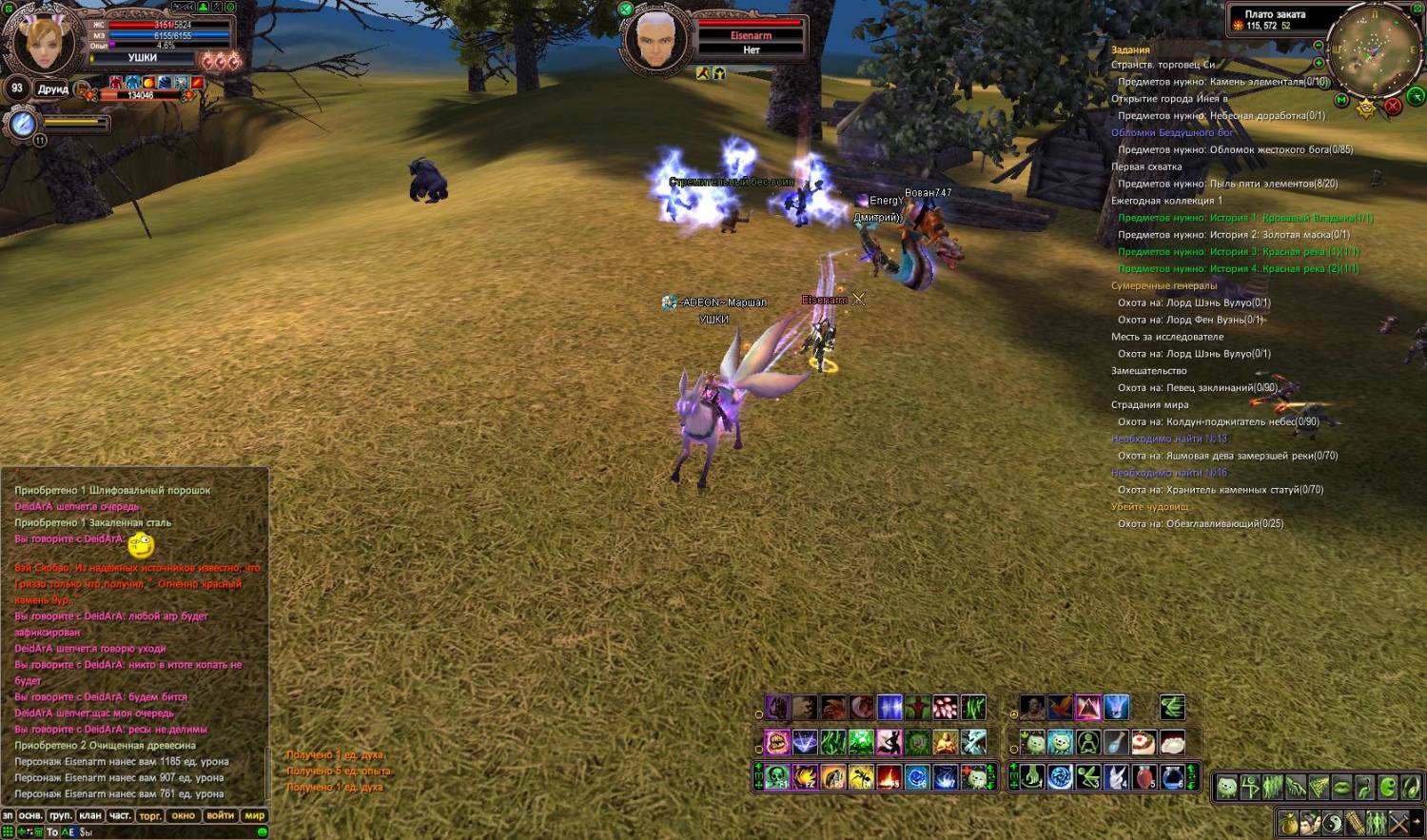This screenshot has width=1427, height=840.
Task: Select Eisenarm's target portrait
Action: 655,39
